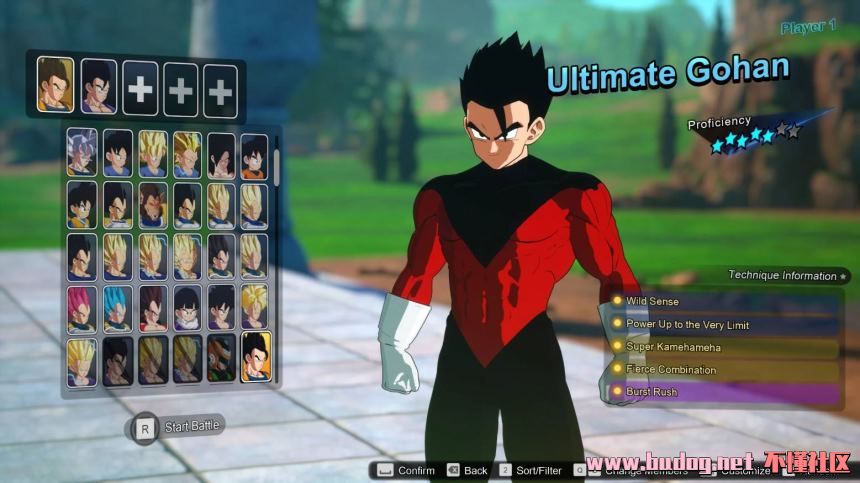Select the Super Kamehameha technique row
860x483 pixels.
(x=722, y=347)
